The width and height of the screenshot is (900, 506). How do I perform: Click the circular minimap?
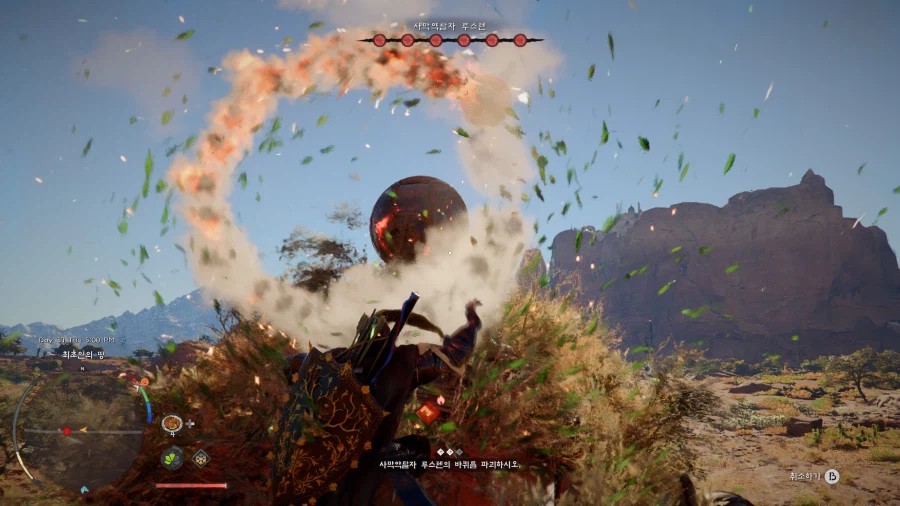pos(80,430)
